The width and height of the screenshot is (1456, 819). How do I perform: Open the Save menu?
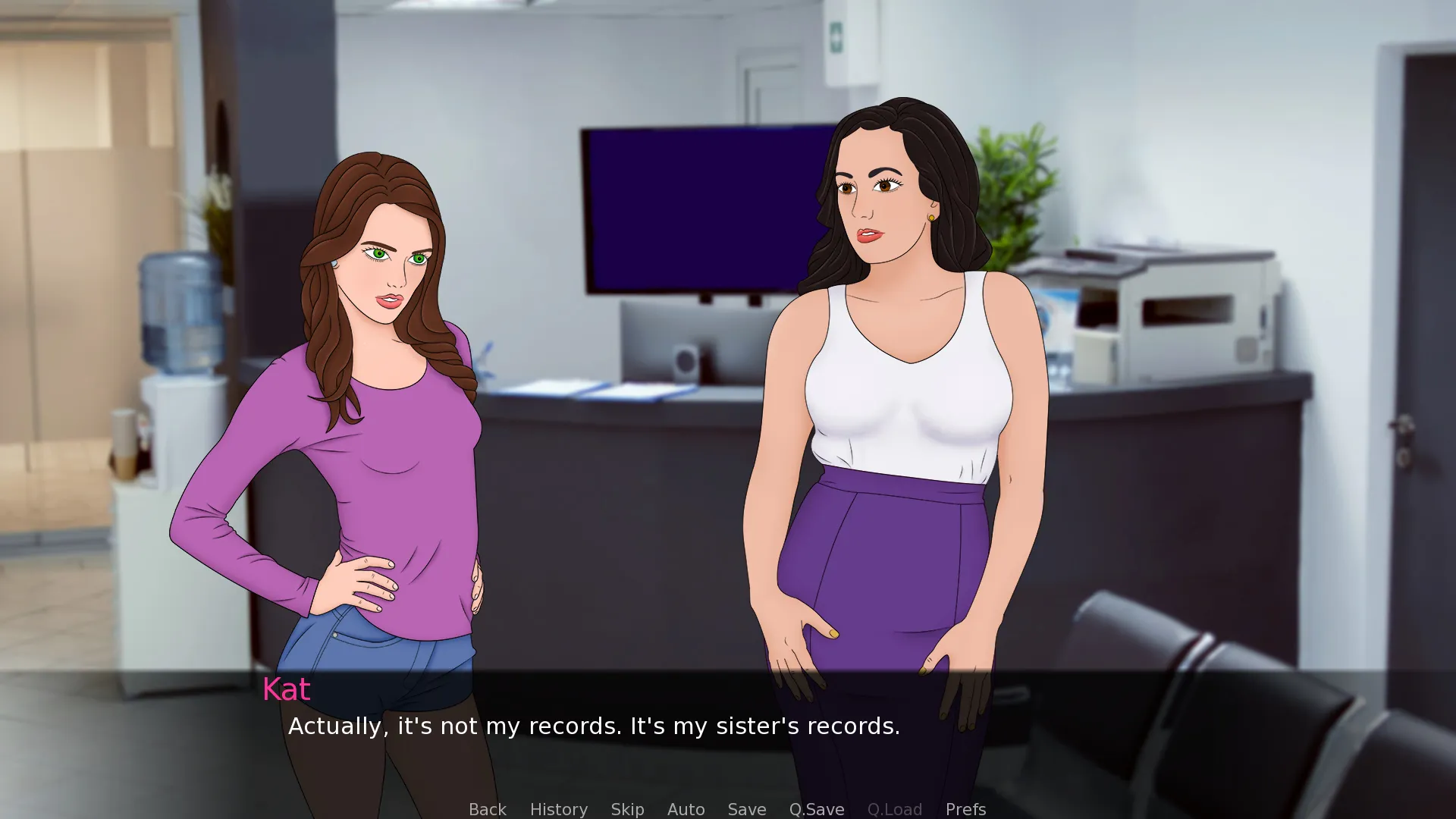tap(746, 809)
